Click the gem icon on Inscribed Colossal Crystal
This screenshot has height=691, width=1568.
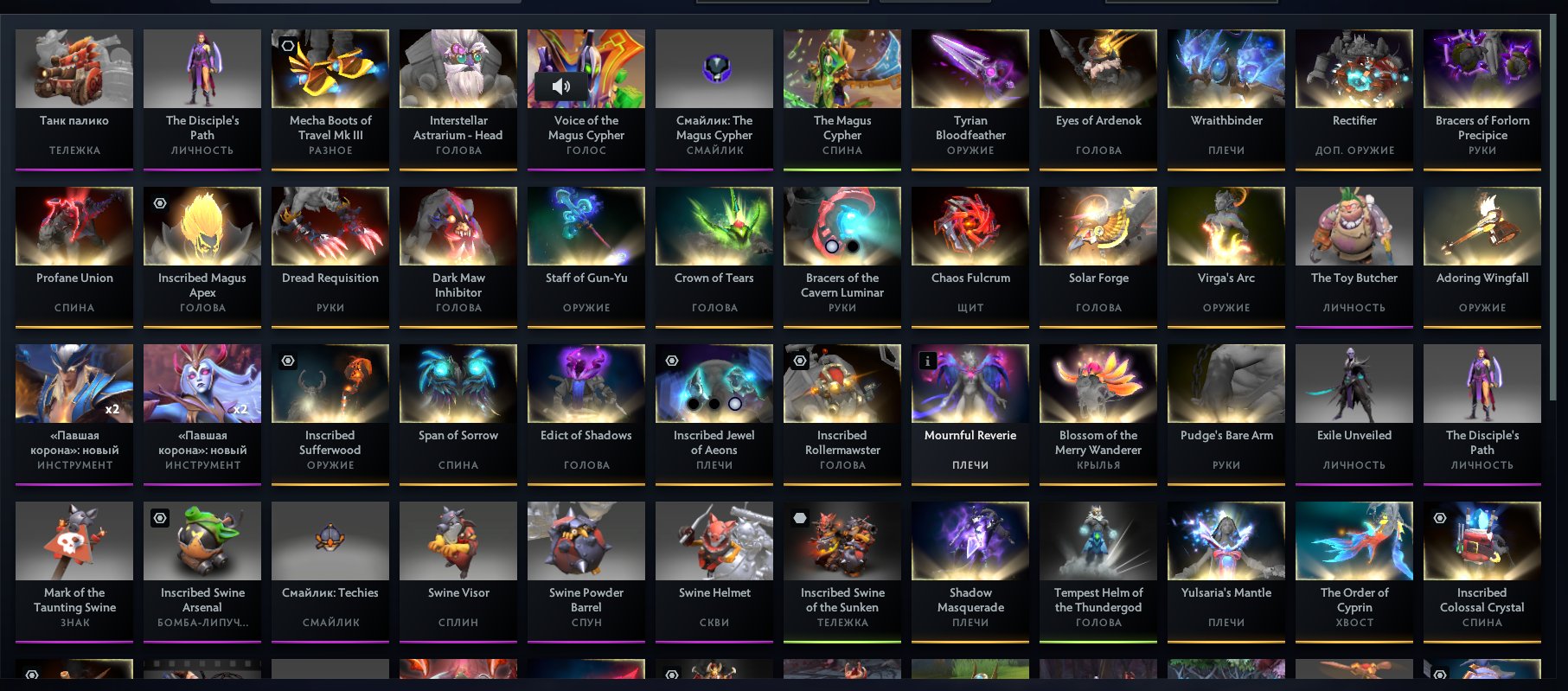click(x=1438, y=517)
